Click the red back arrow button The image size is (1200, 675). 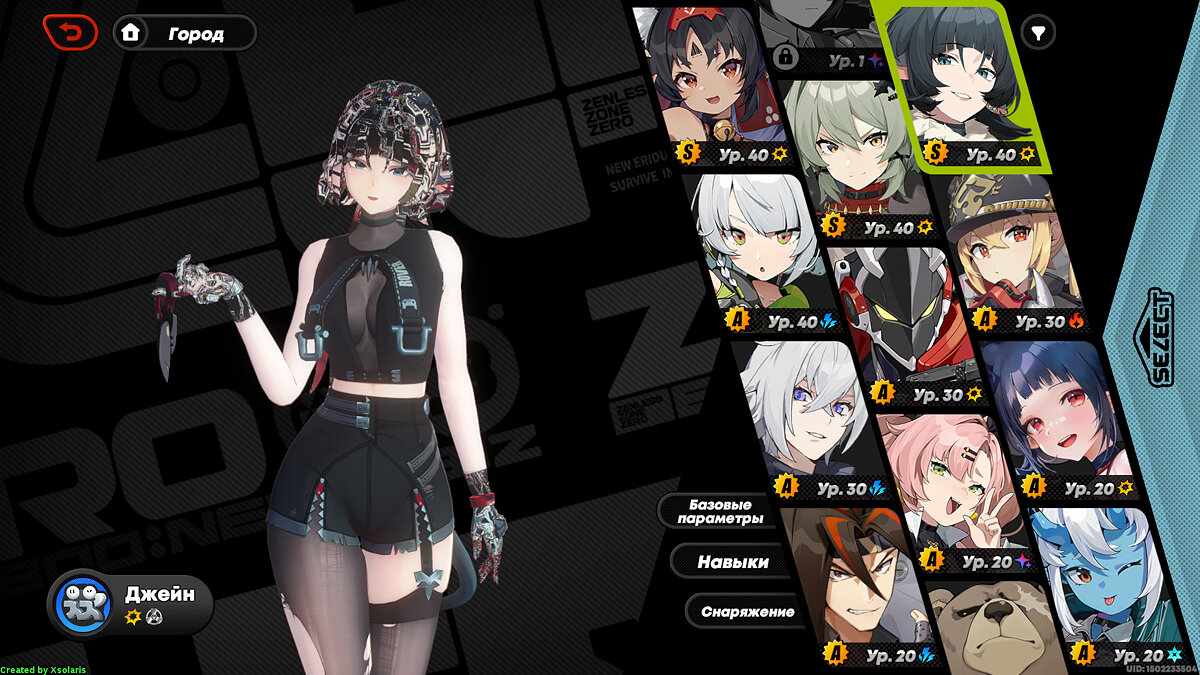click(70, 33)
